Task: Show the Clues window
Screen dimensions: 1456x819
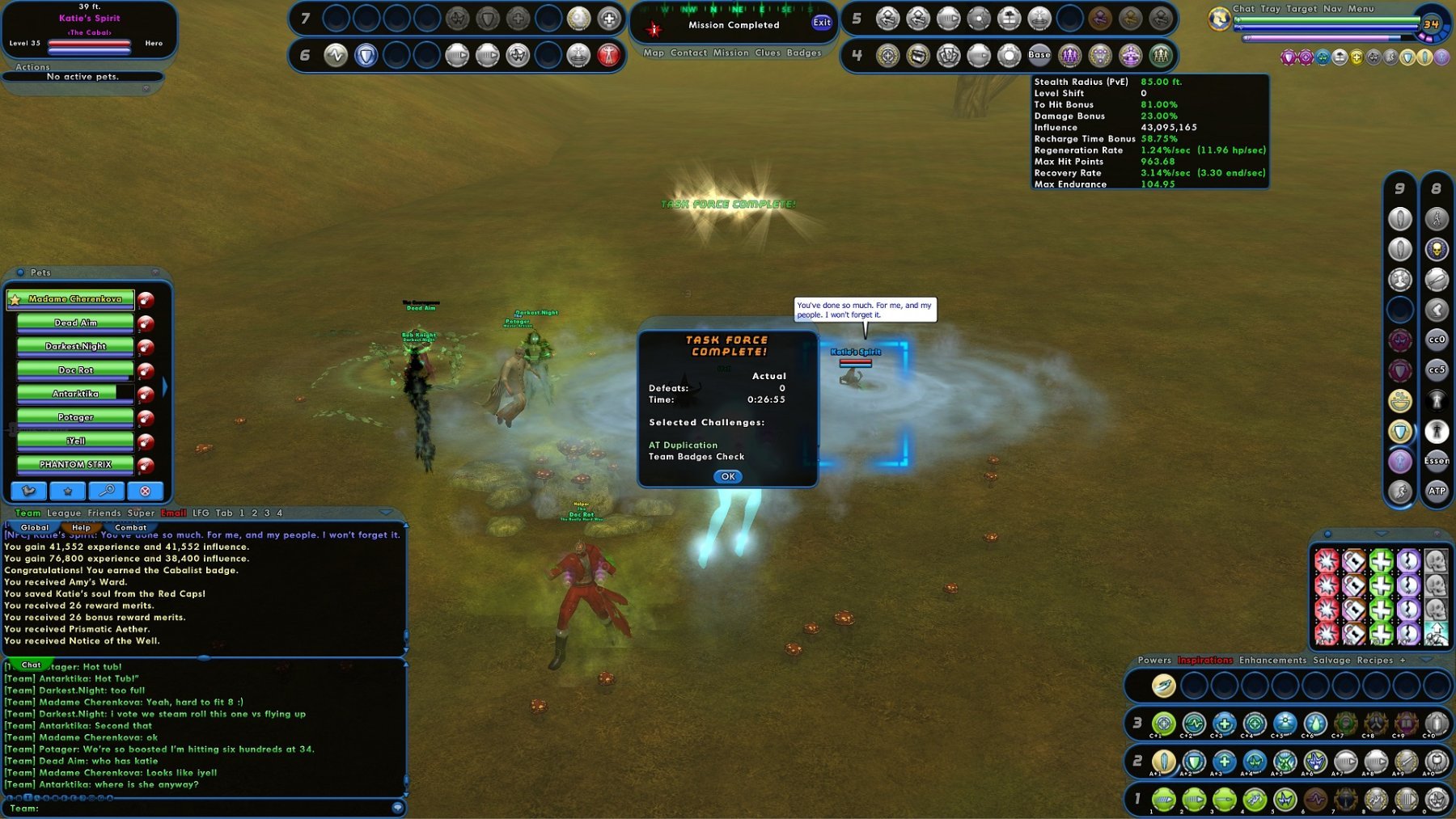Action: pos(768,53)
